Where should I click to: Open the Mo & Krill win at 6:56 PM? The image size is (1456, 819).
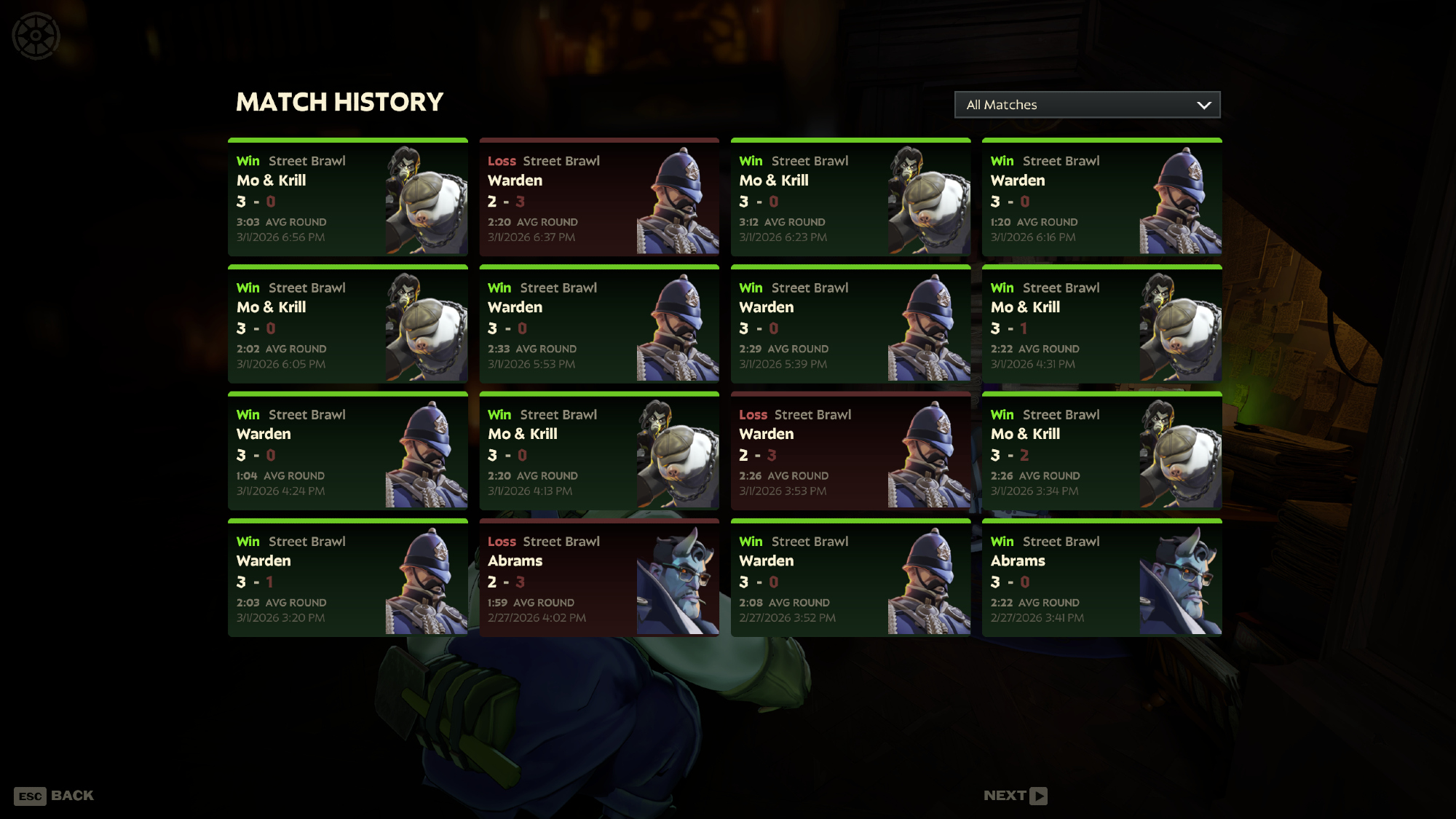[348, 197]
